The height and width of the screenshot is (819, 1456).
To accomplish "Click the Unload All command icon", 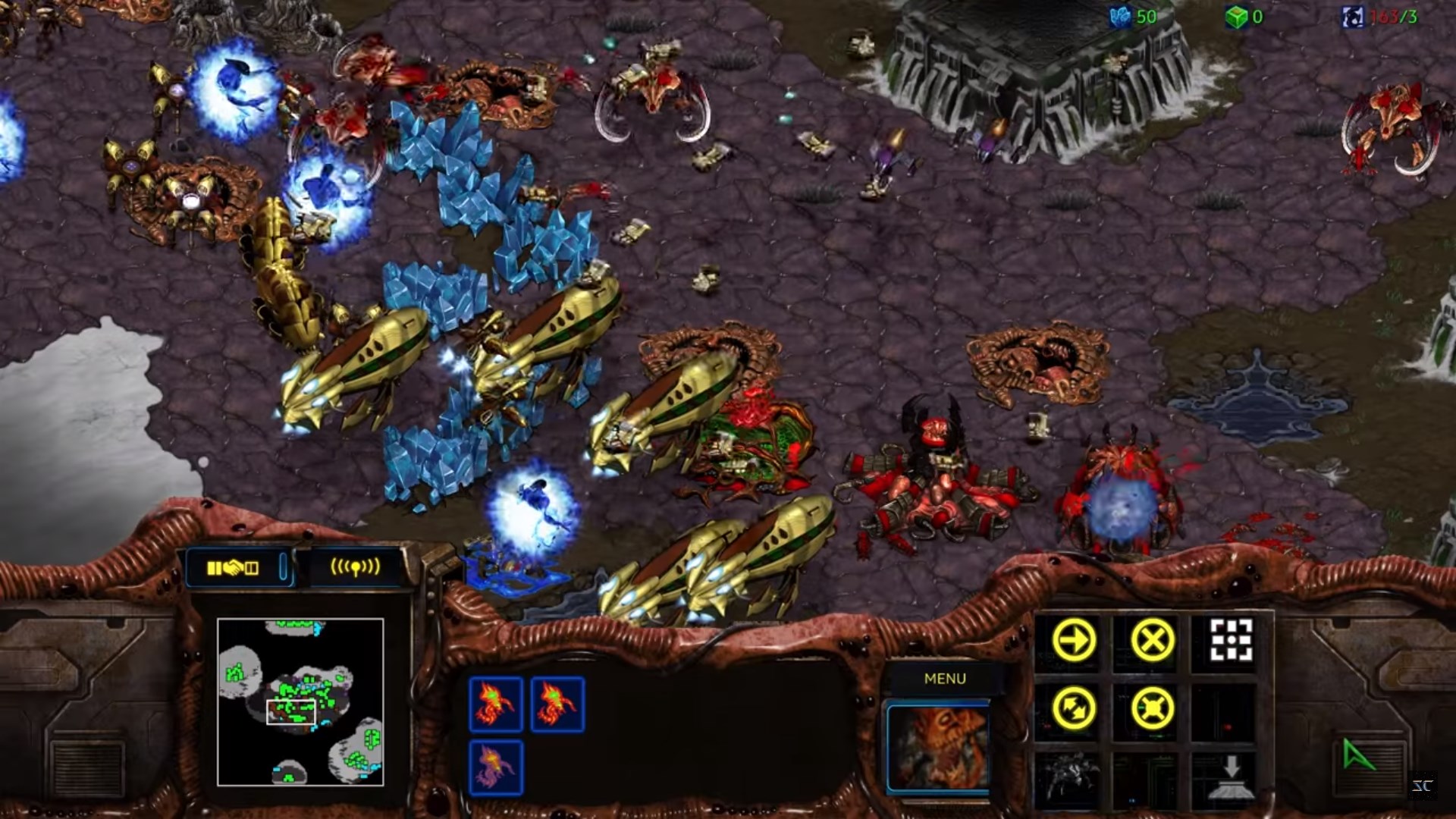I will click(x=1230, y=777).
